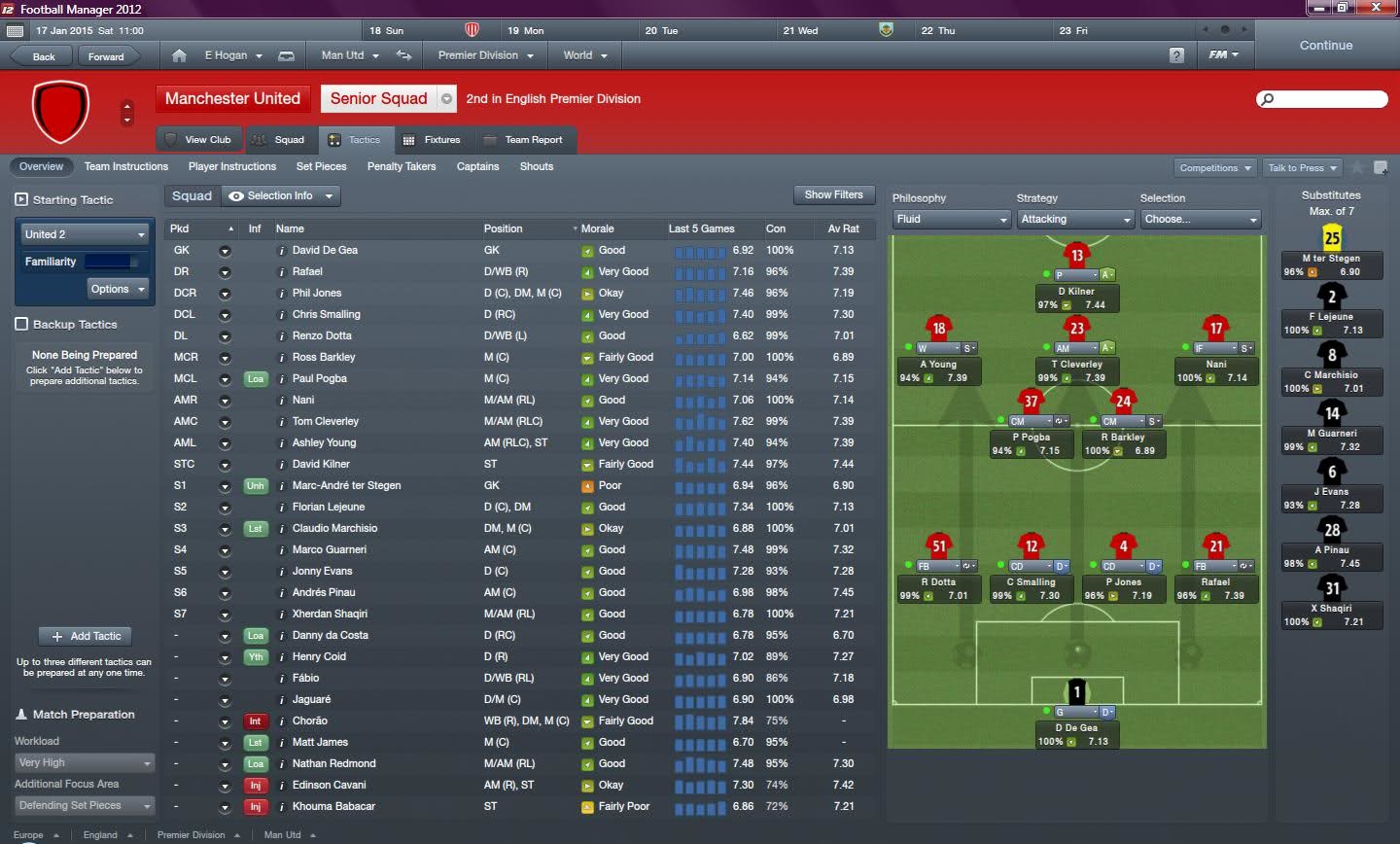This screenshot has height=844, width=1400.
Task: Add a new tactic
Action: (x=87, y=636)
